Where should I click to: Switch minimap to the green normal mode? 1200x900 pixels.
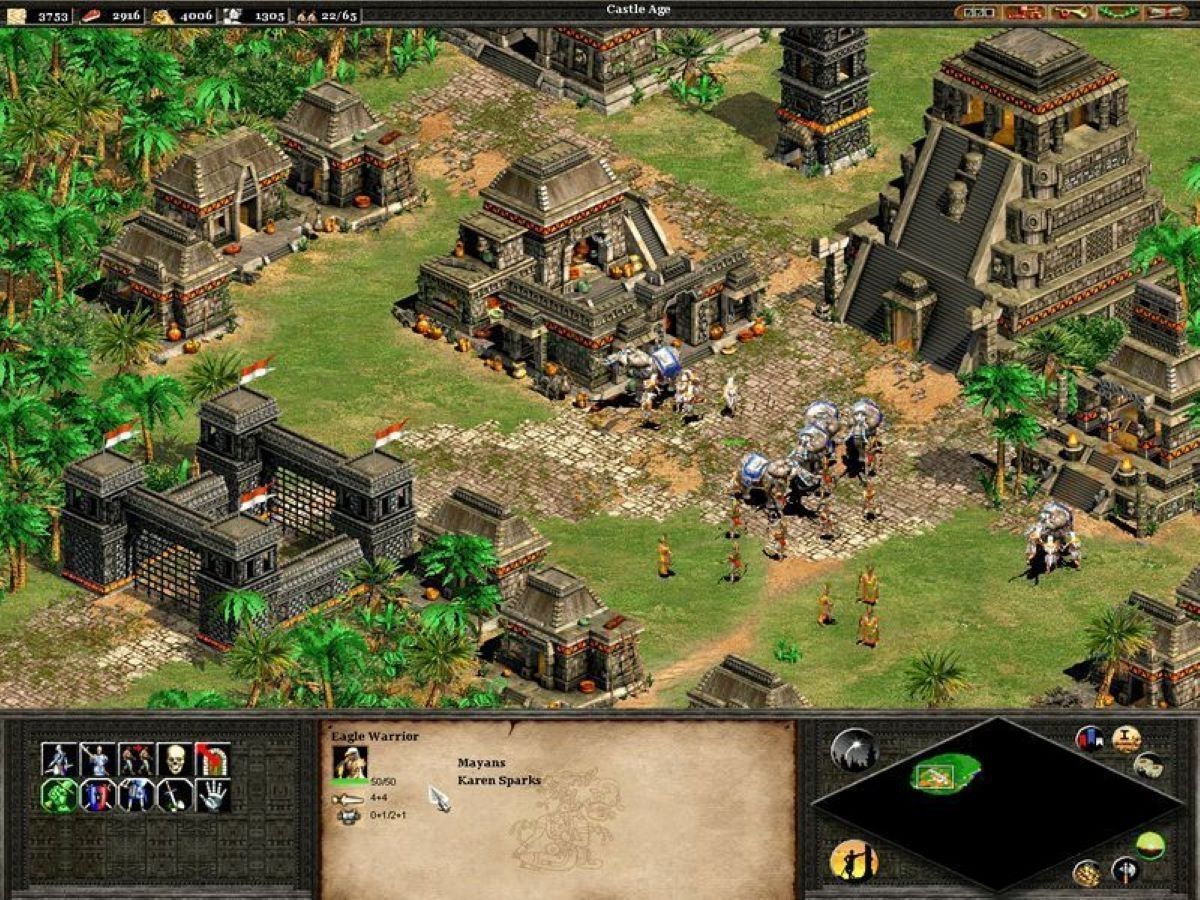[1150, 845]
